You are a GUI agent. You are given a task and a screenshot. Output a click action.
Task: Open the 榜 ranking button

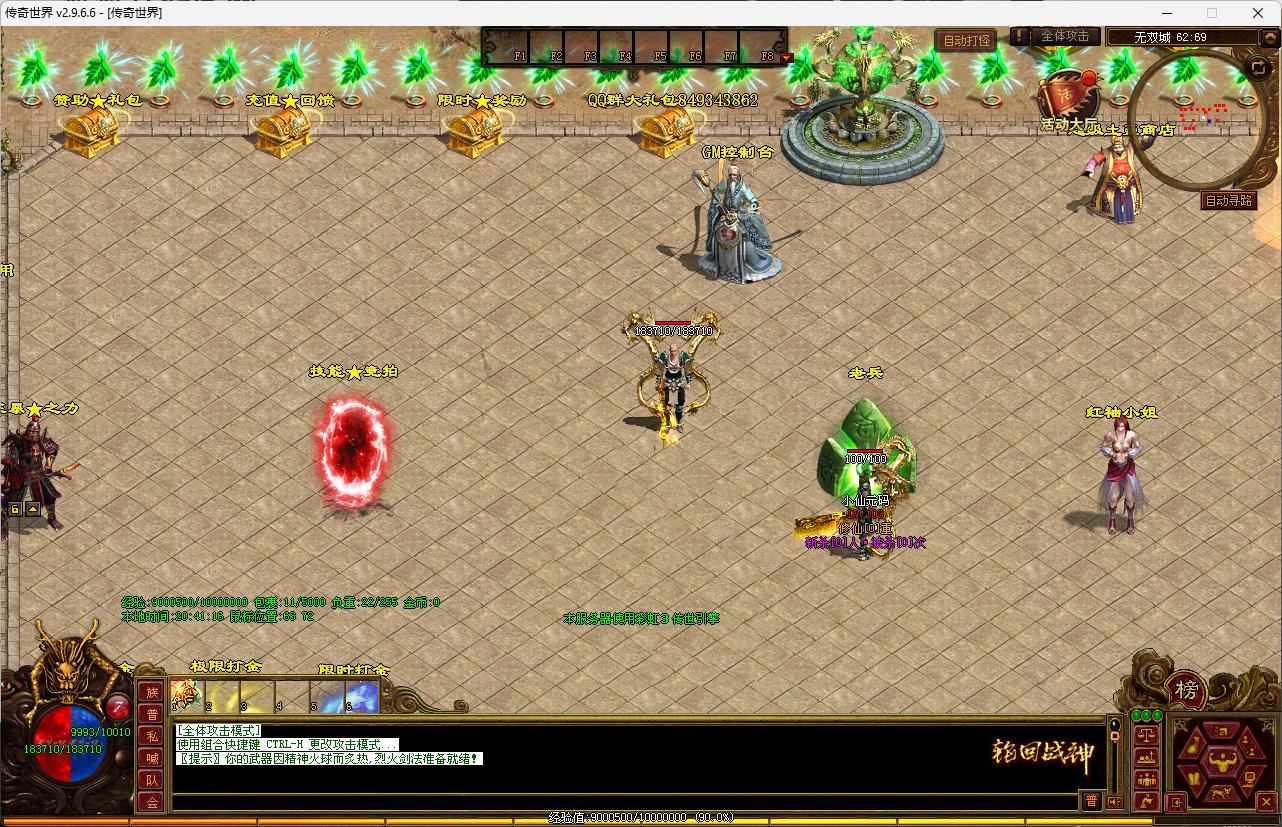click(1186, 690)
